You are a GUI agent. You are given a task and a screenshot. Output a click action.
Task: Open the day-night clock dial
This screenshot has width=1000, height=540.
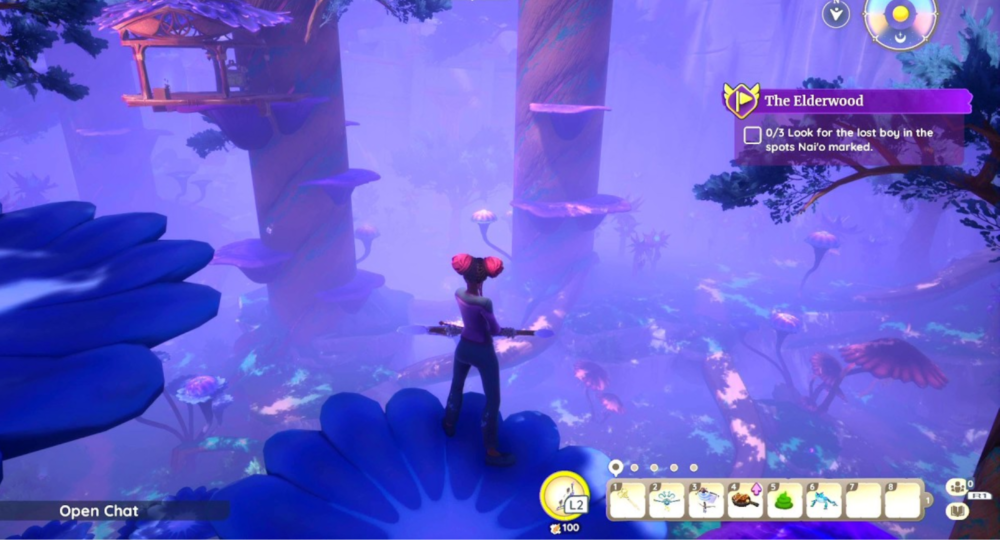[901, 18]
